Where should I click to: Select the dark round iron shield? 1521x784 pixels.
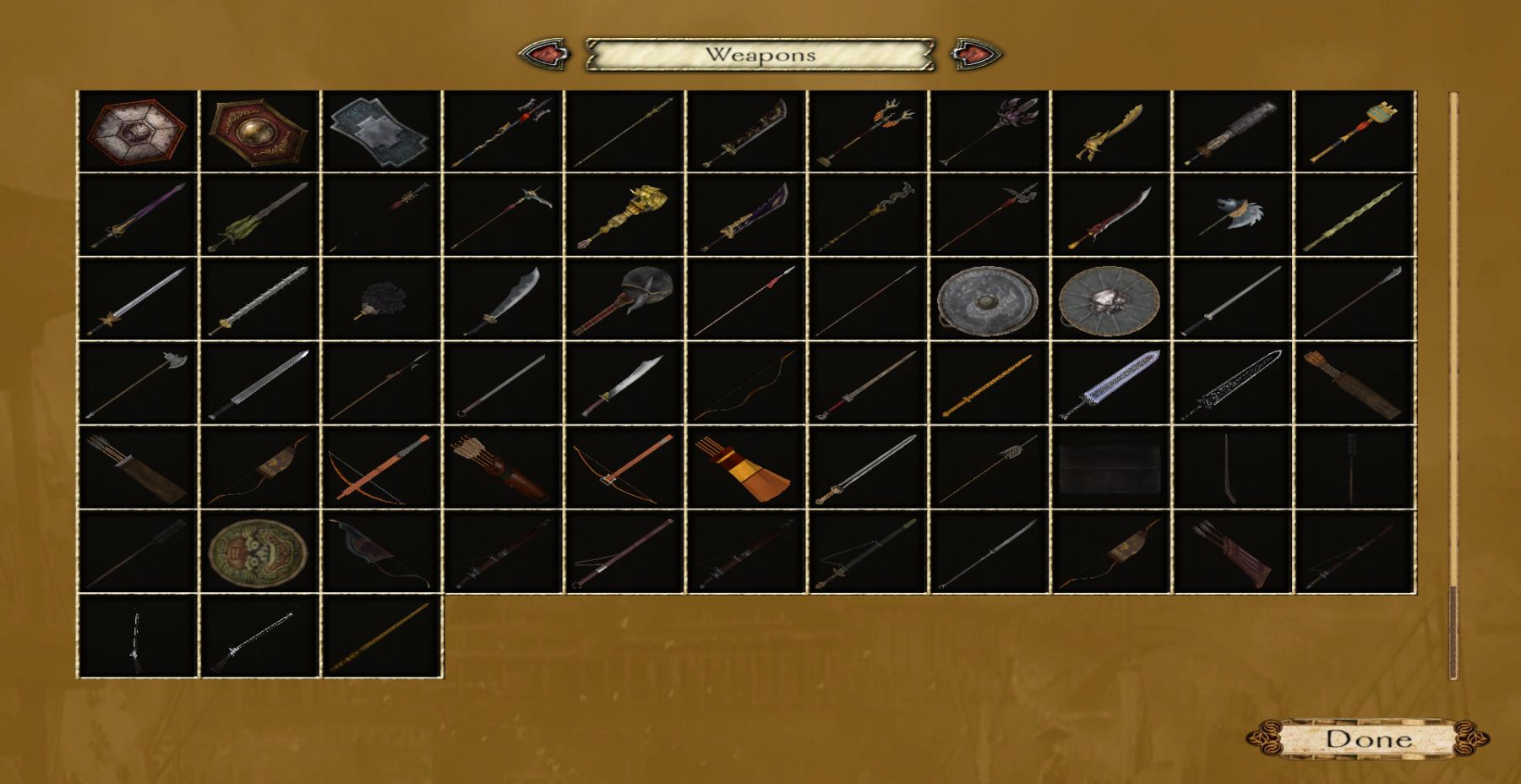pyautogui.click(x=988, y=300)
